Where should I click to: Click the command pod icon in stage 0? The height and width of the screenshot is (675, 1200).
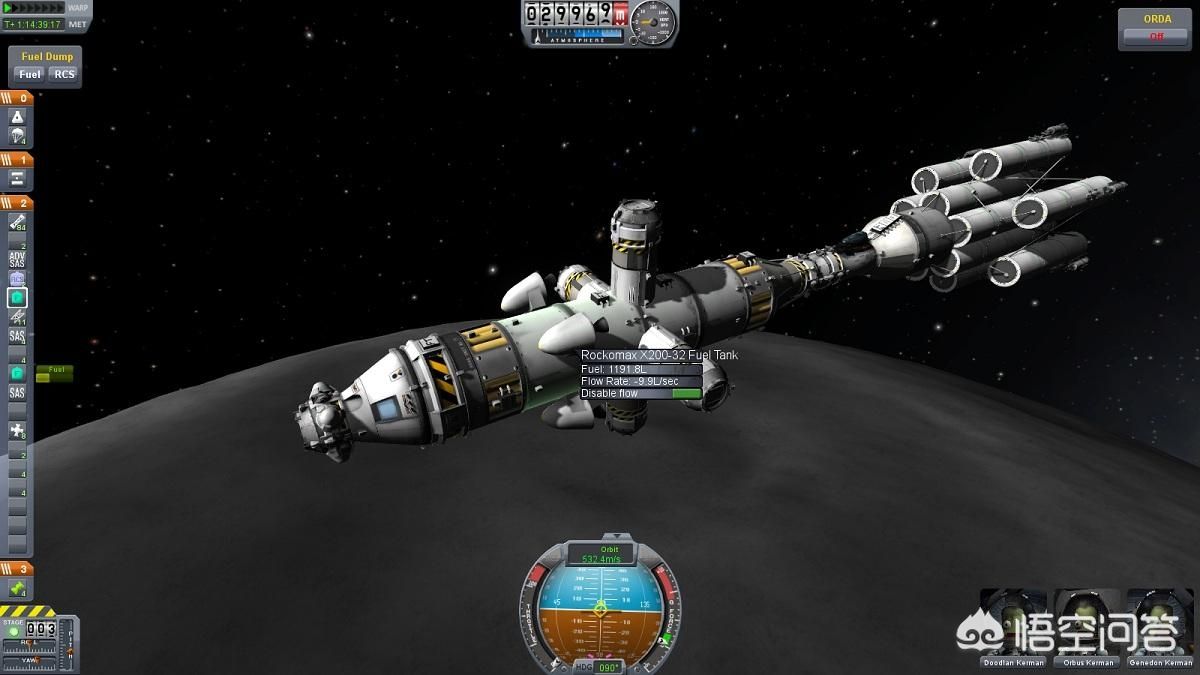(18, 118)
